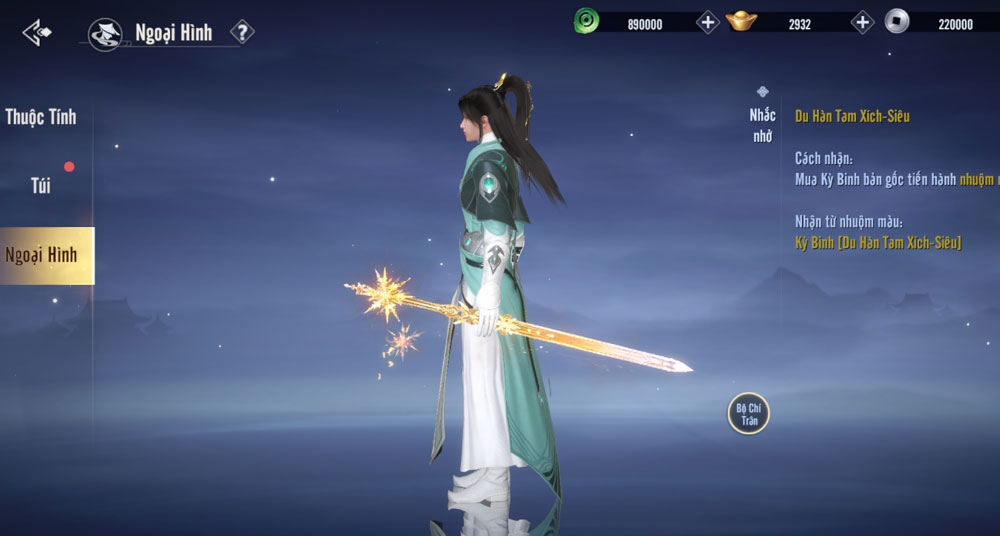The image size is (1000, 536).
Task: Open the Kỳ Binh [Du Hàn Tam Xích-Siêu] link
Action: coord(878,243)
